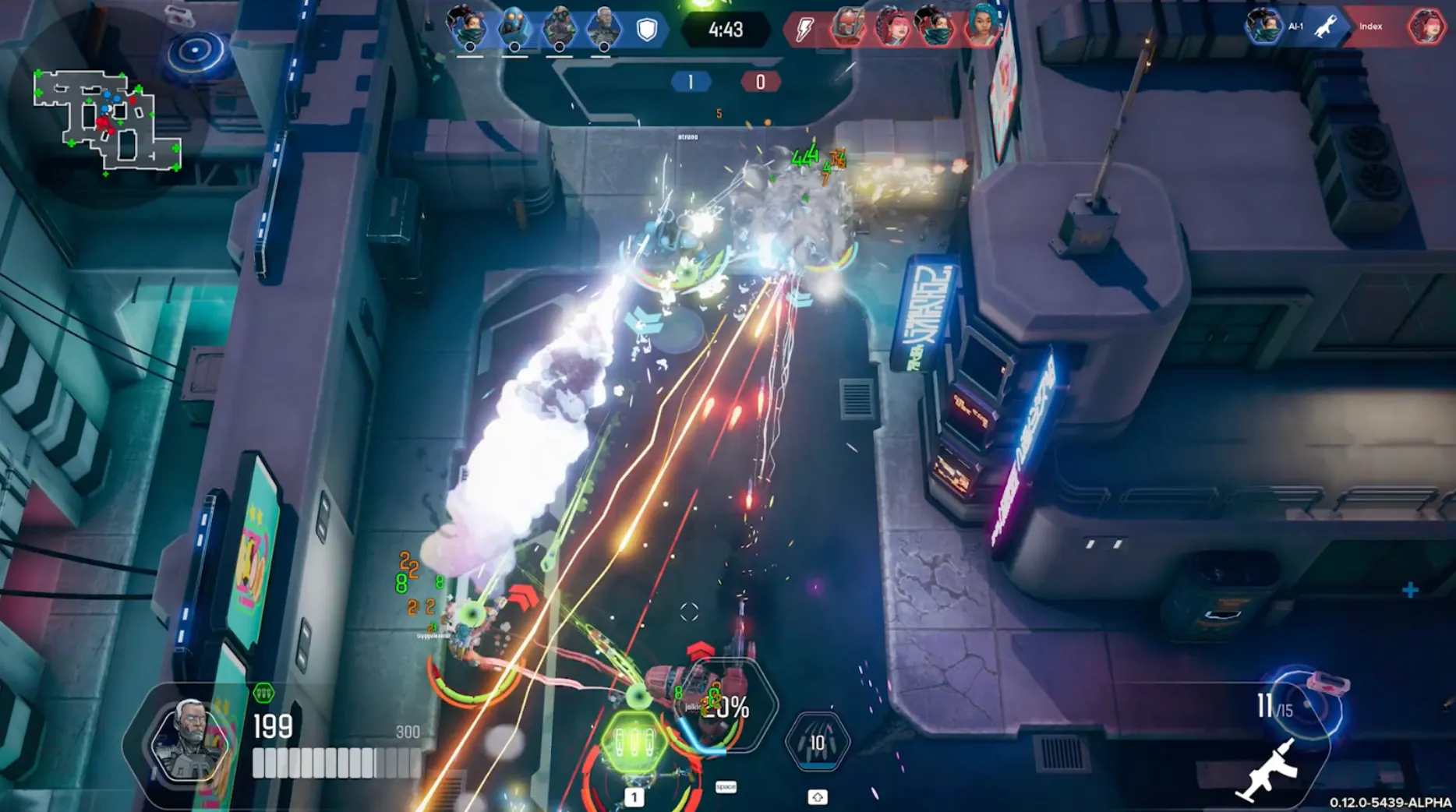Viewport: 1456px width, 812px height.
Task: Select the Index label in the top-right
Action: [x=1370, y=26]
